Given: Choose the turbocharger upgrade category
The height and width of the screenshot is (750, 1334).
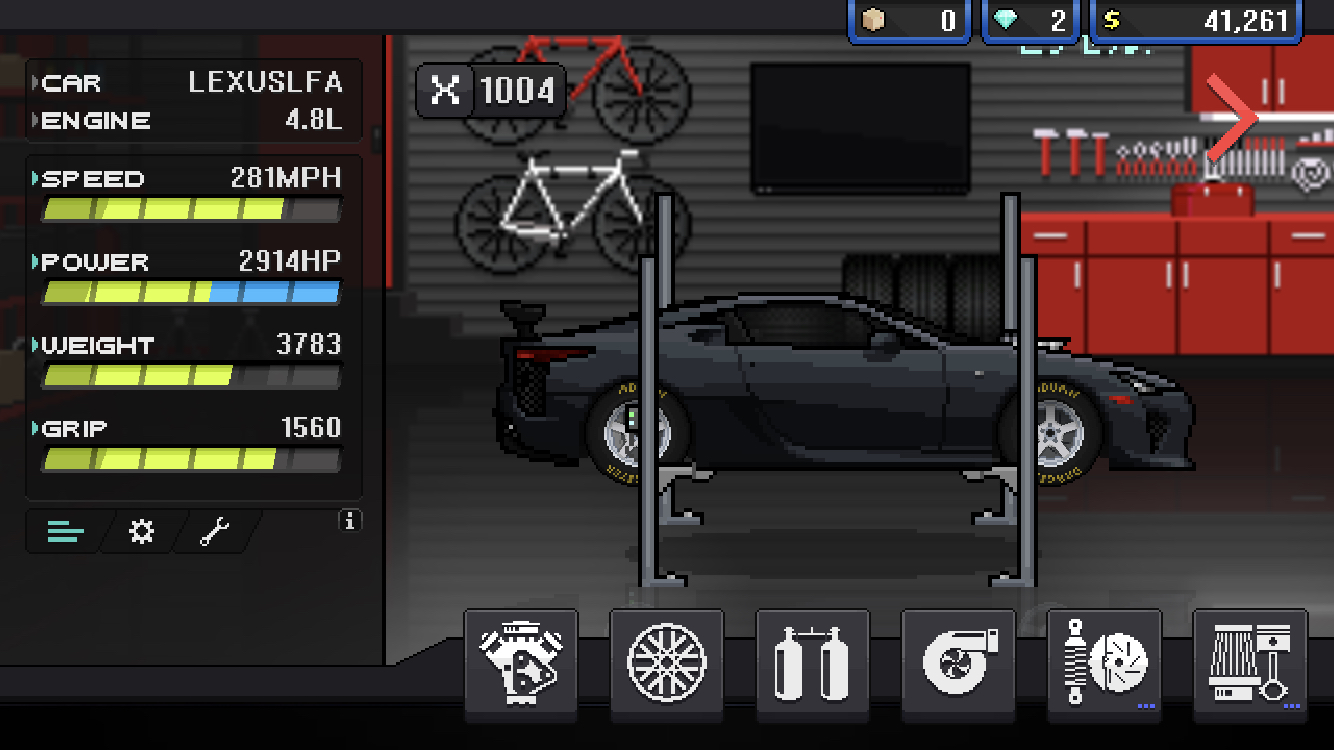Looking at the screenshot, I should (958, 664).
